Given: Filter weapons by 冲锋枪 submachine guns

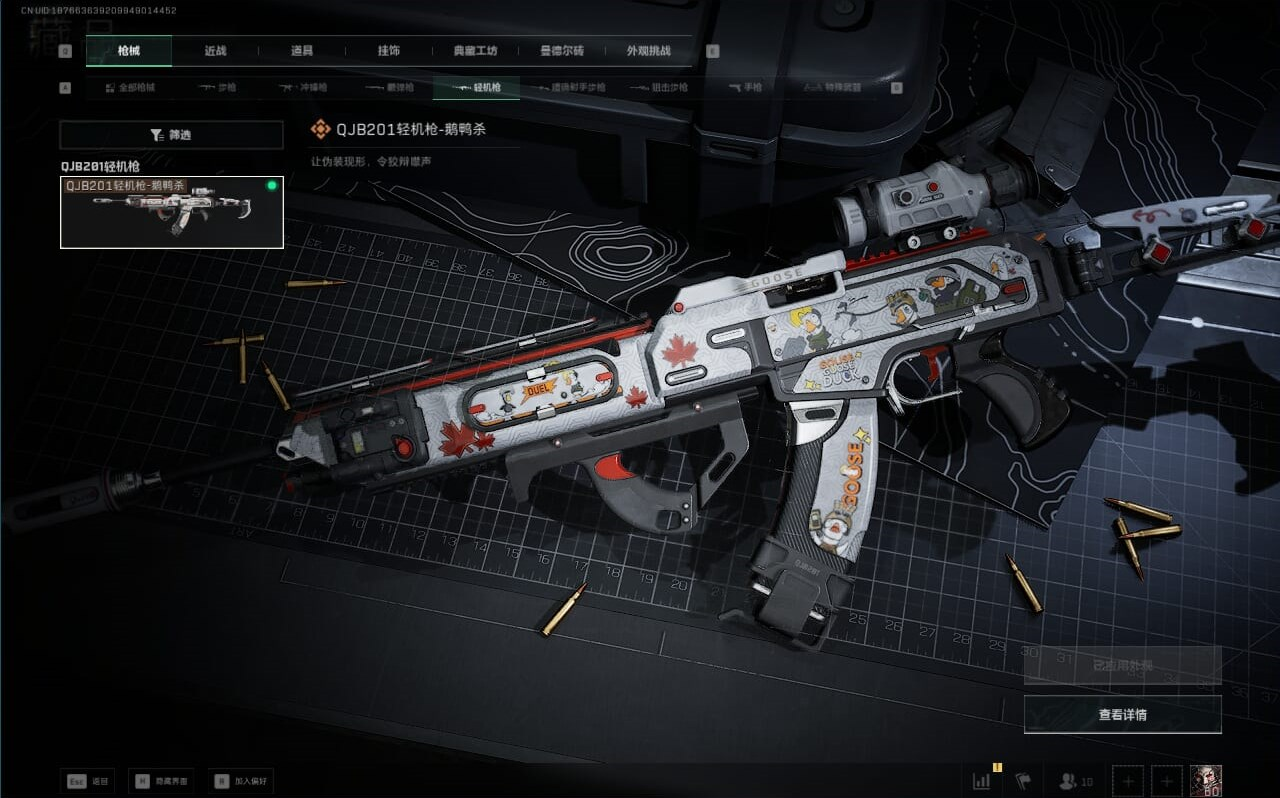Looking at the screenshot, I should 304,88.
